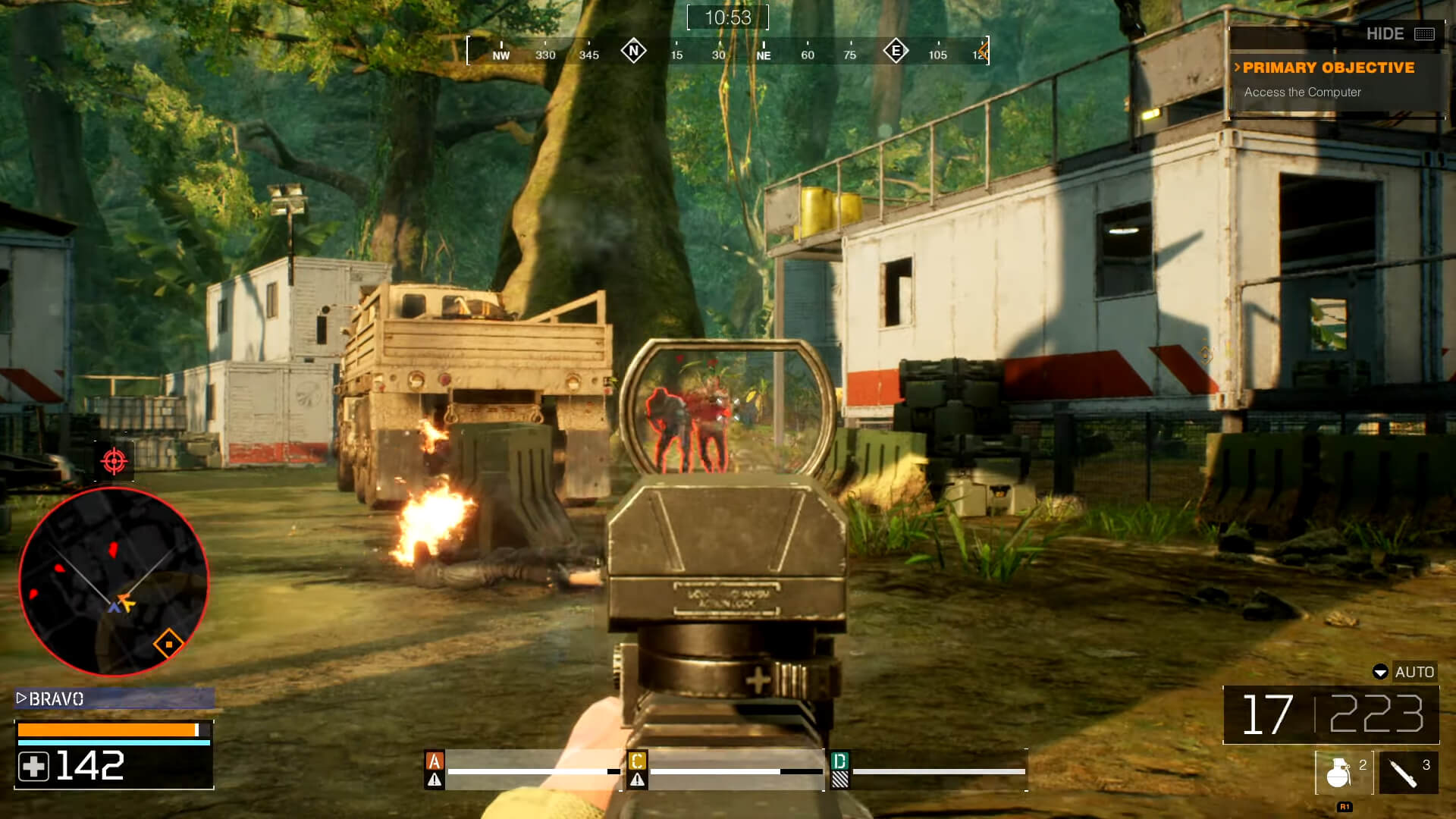Open the fire mode selector arrow

[x=1379, y=673]
